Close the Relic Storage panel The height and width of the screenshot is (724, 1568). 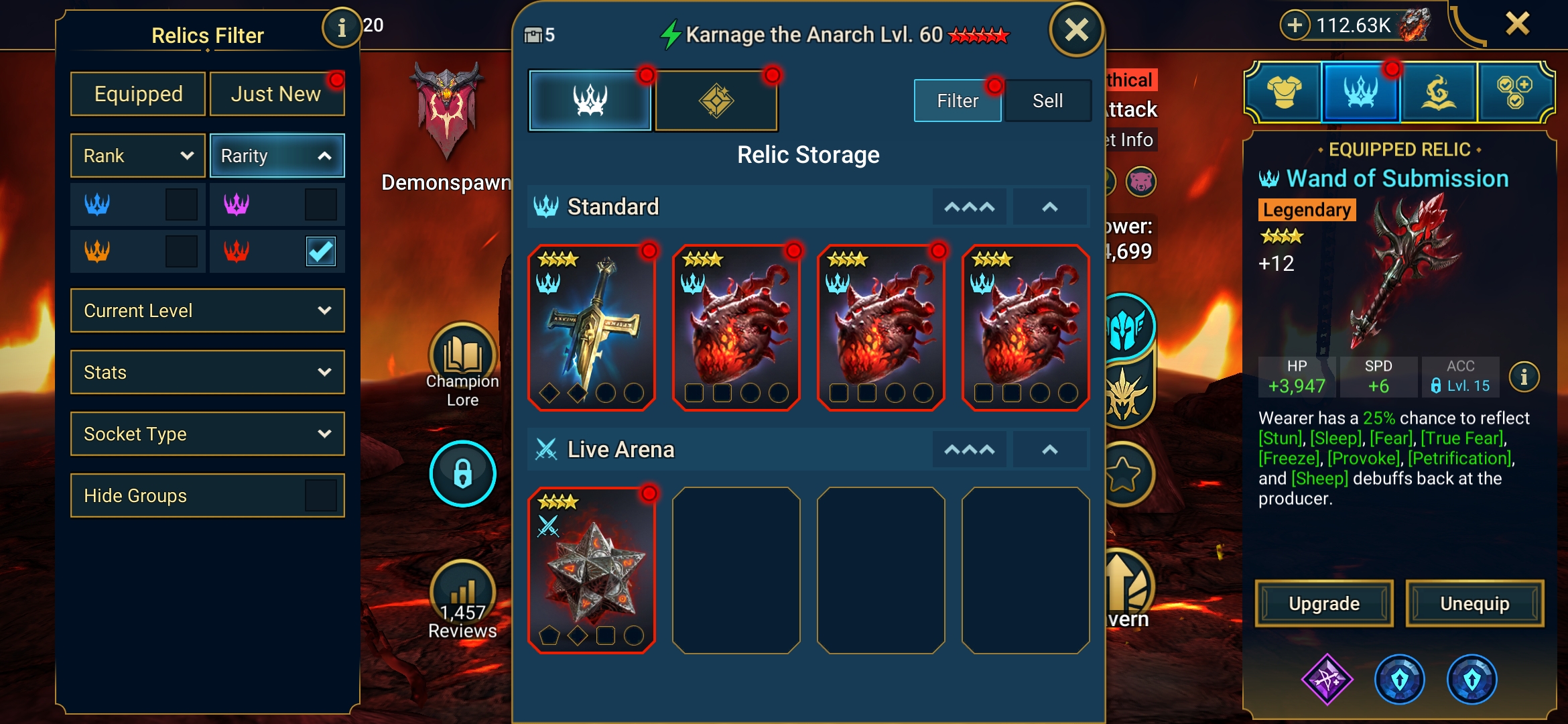(x=1076, y=30)
